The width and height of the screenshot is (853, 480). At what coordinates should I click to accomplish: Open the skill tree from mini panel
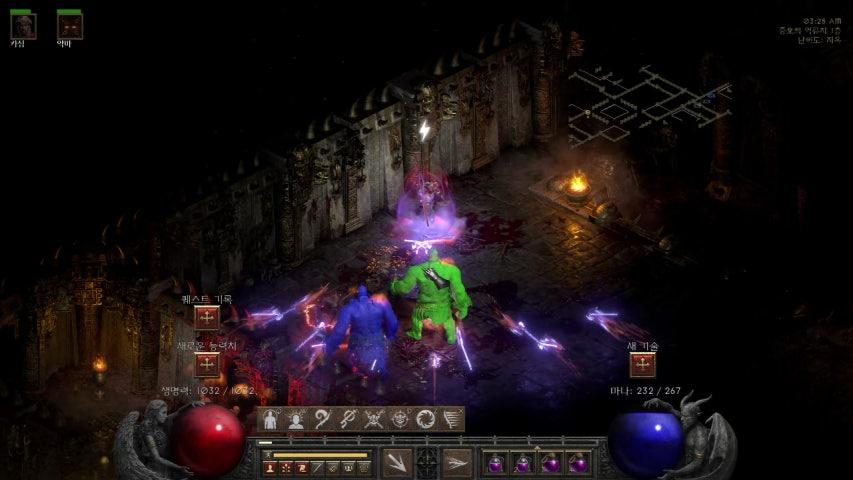(348, 419)
